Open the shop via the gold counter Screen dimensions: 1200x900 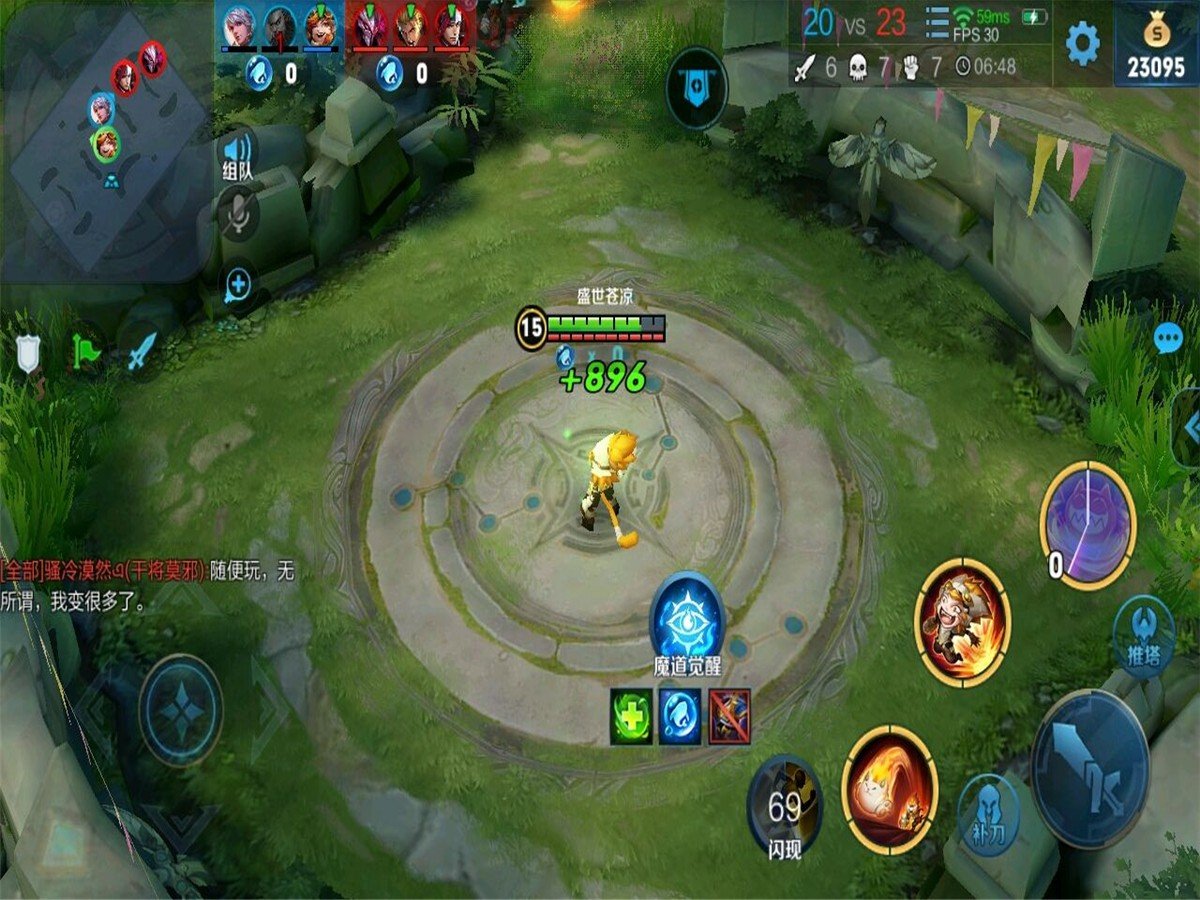(x=1157, y=44)
